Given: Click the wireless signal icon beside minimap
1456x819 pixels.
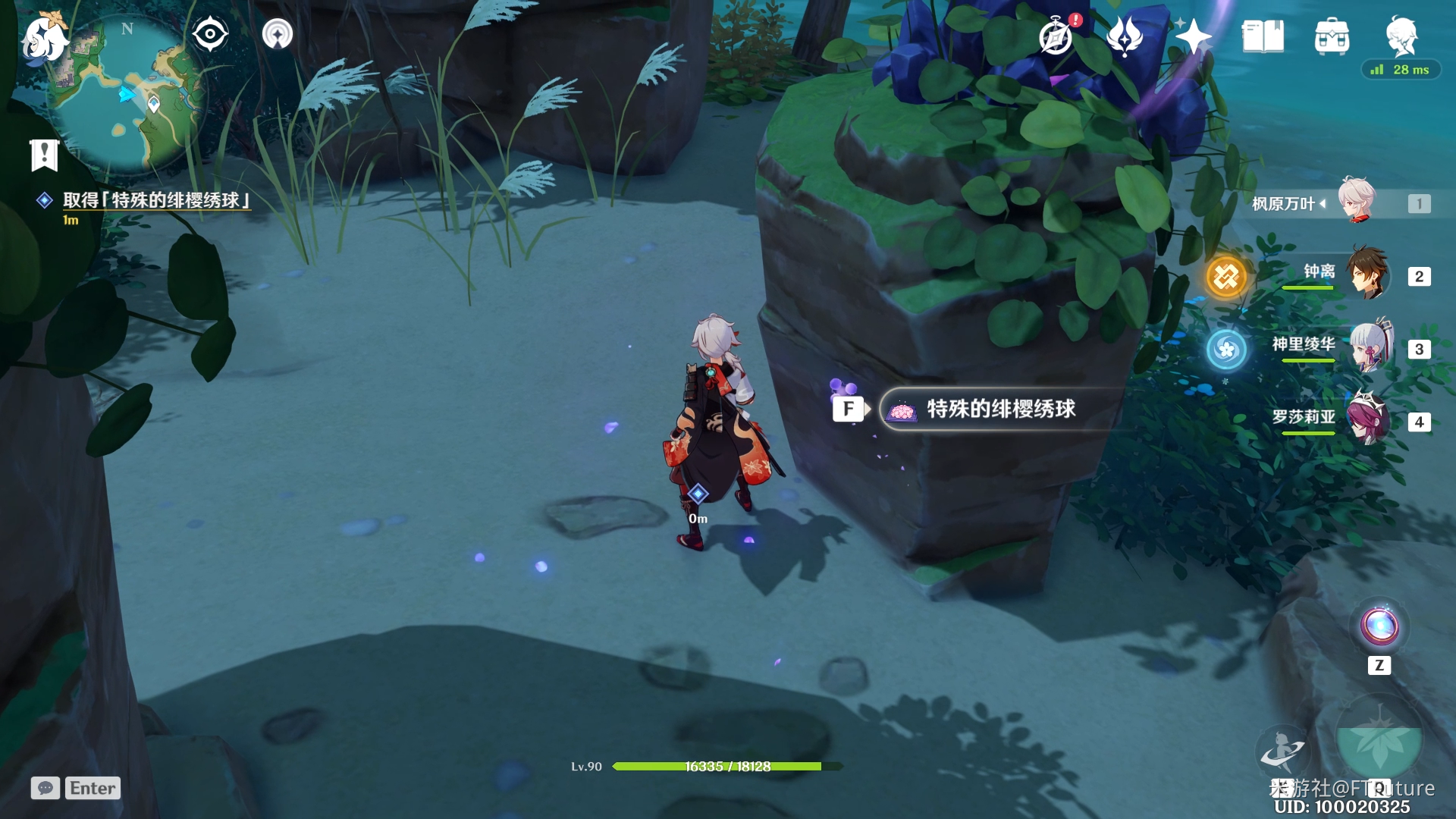Looking at the screenshot, I should coord(278,34).
